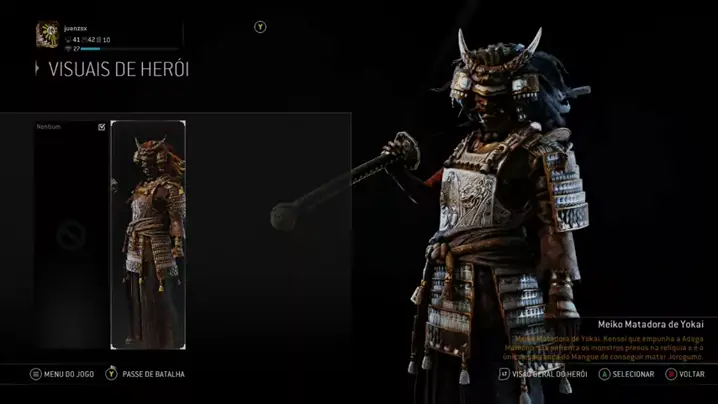Image resolution: width=718 pixels, height=404 pixels.
Task: Choose the Meiko Matadora de Yokai skin tile
Action: click(x=148, y=235)
